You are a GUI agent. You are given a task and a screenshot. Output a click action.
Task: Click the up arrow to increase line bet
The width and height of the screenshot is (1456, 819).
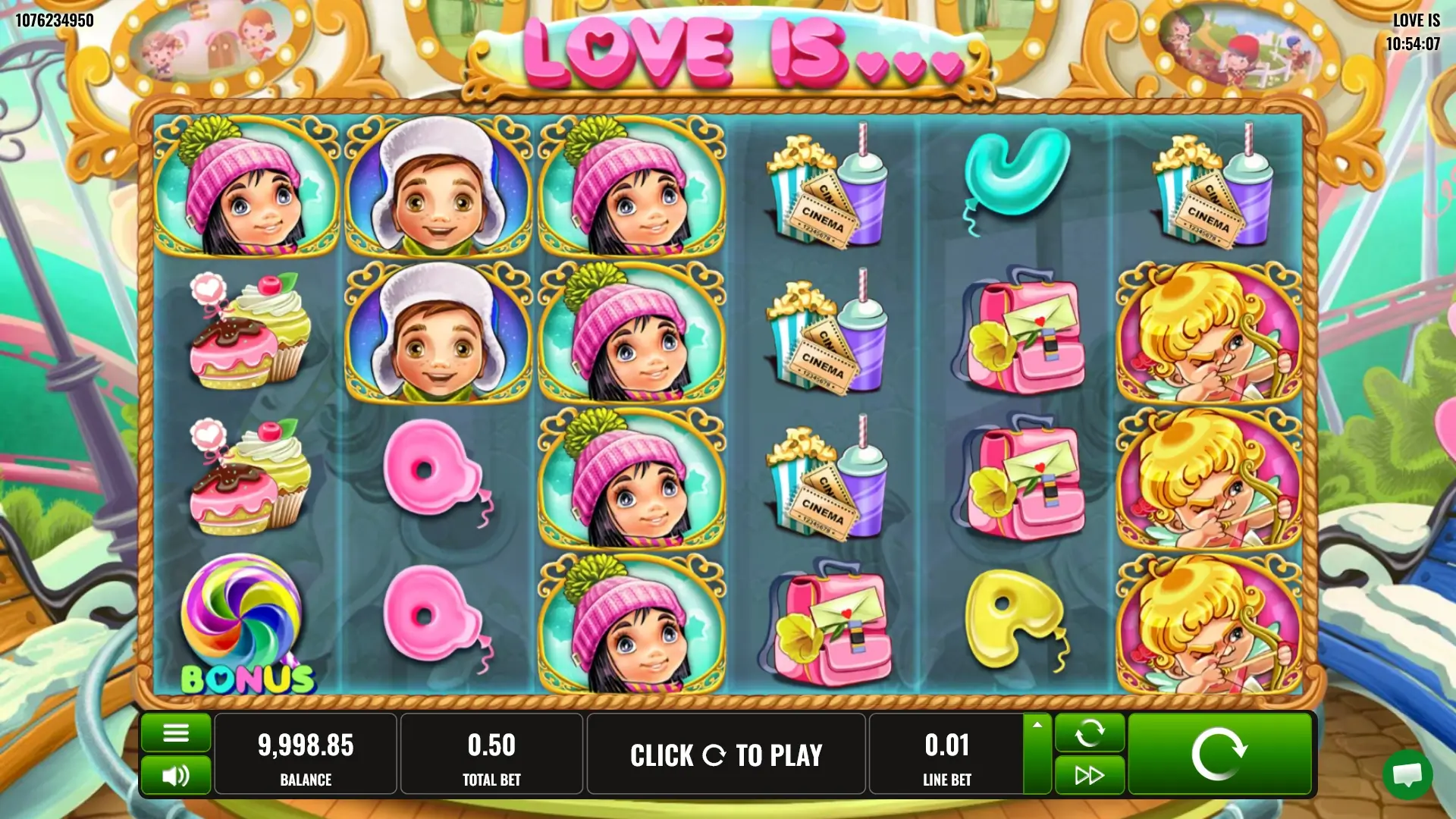(1037, 726)
